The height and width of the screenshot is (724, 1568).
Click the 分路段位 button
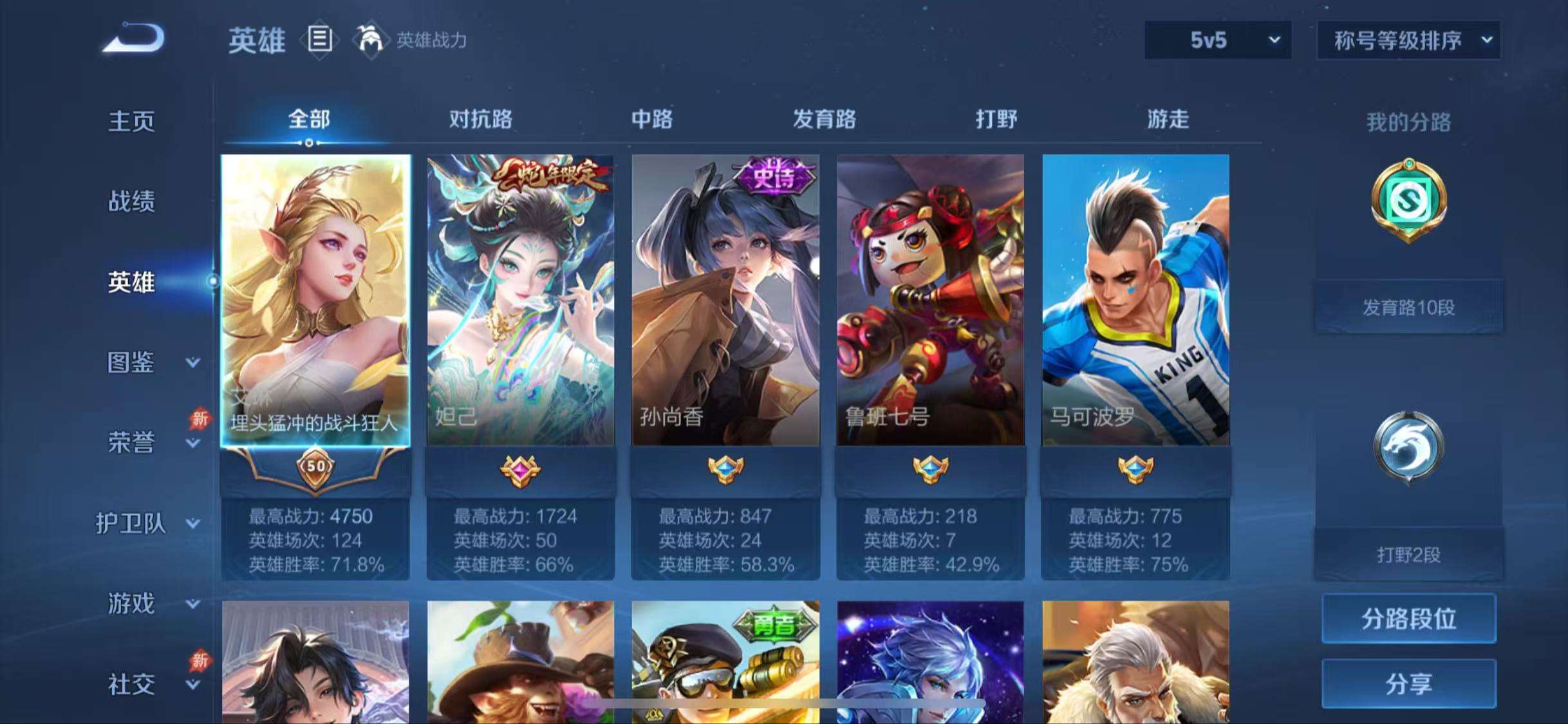[x=1408, y=617]
